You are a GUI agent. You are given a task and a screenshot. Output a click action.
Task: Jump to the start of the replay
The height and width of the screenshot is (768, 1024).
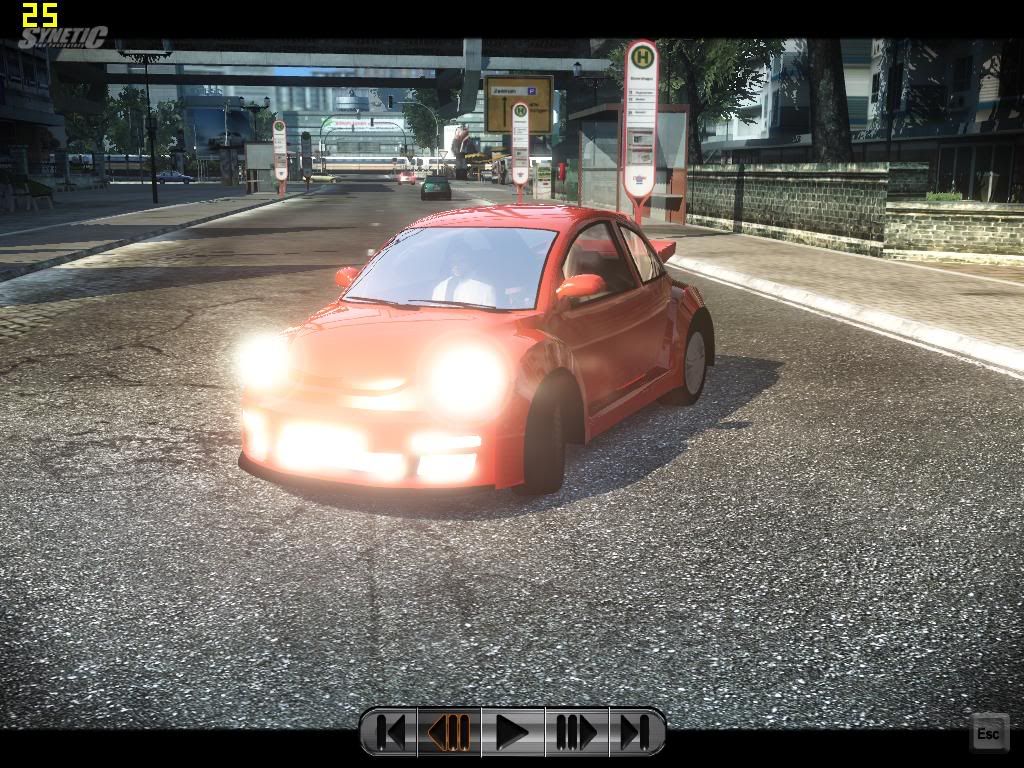pyautogui.click(x=391, y=732)
